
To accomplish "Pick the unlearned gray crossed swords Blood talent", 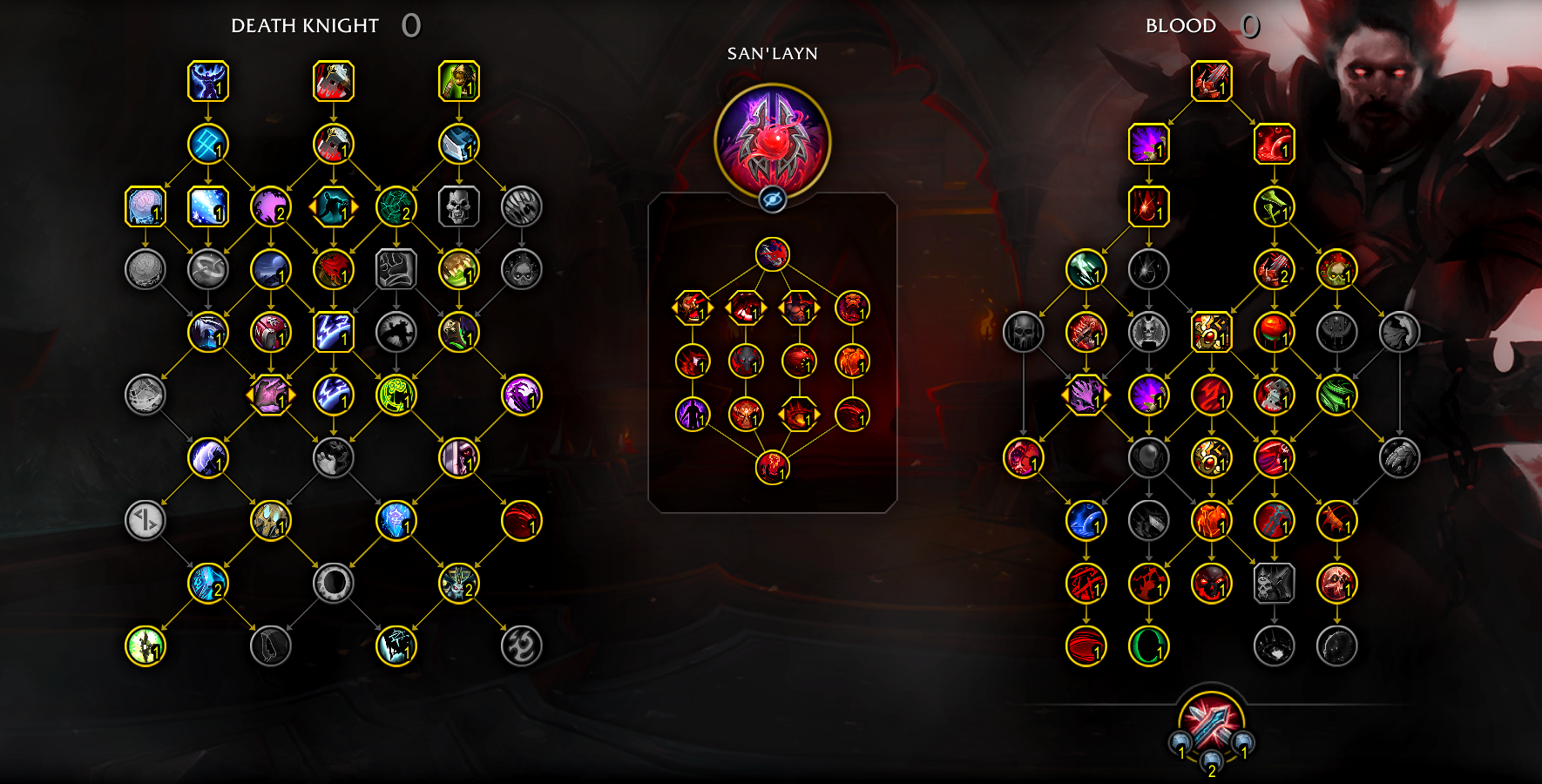I will (1275, 583).
